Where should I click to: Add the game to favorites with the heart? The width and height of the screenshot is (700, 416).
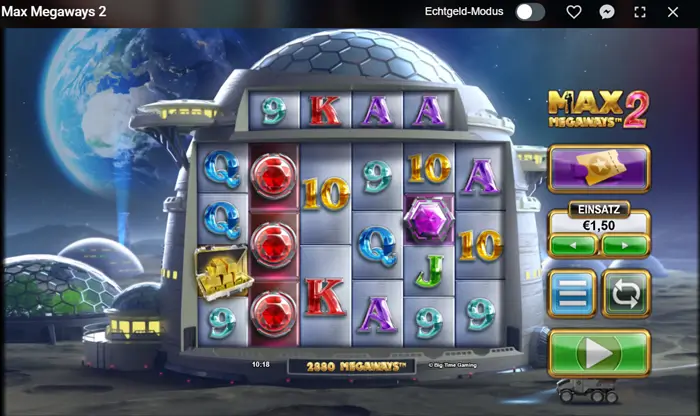click(574, 12)
